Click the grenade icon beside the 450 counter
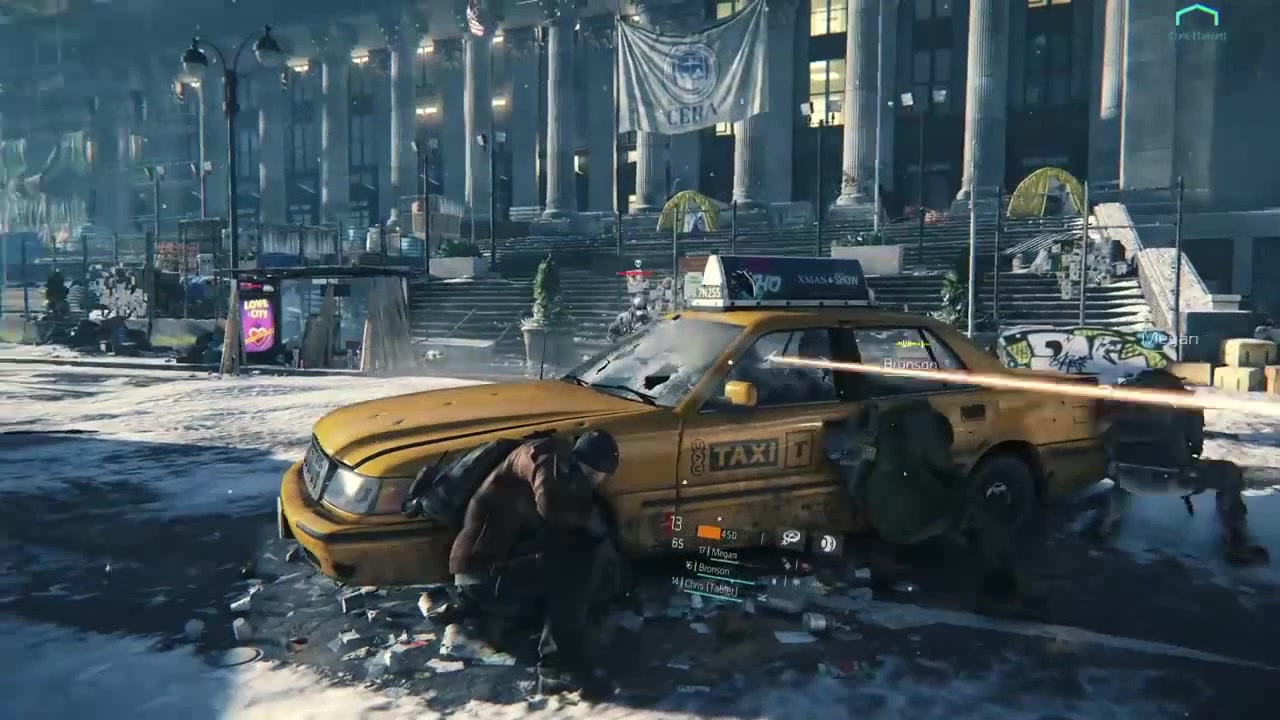 (762, 536)
